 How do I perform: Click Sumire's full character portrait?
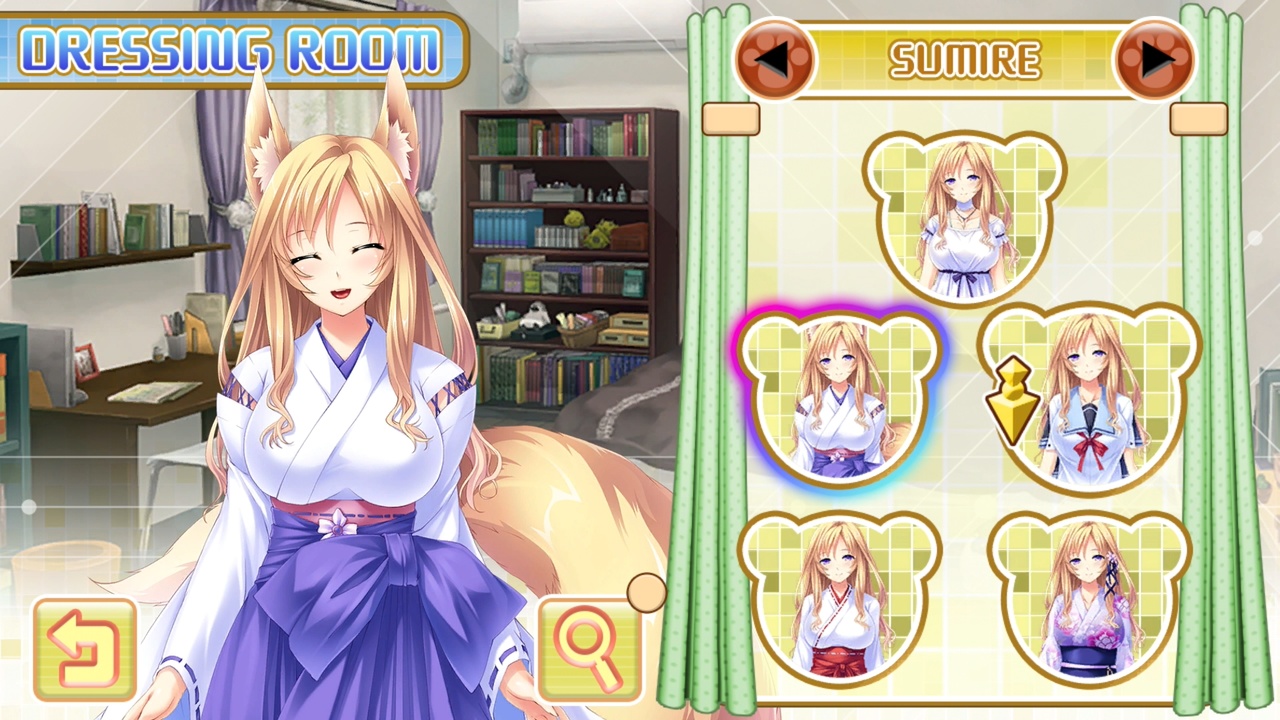tap(340, 400)
